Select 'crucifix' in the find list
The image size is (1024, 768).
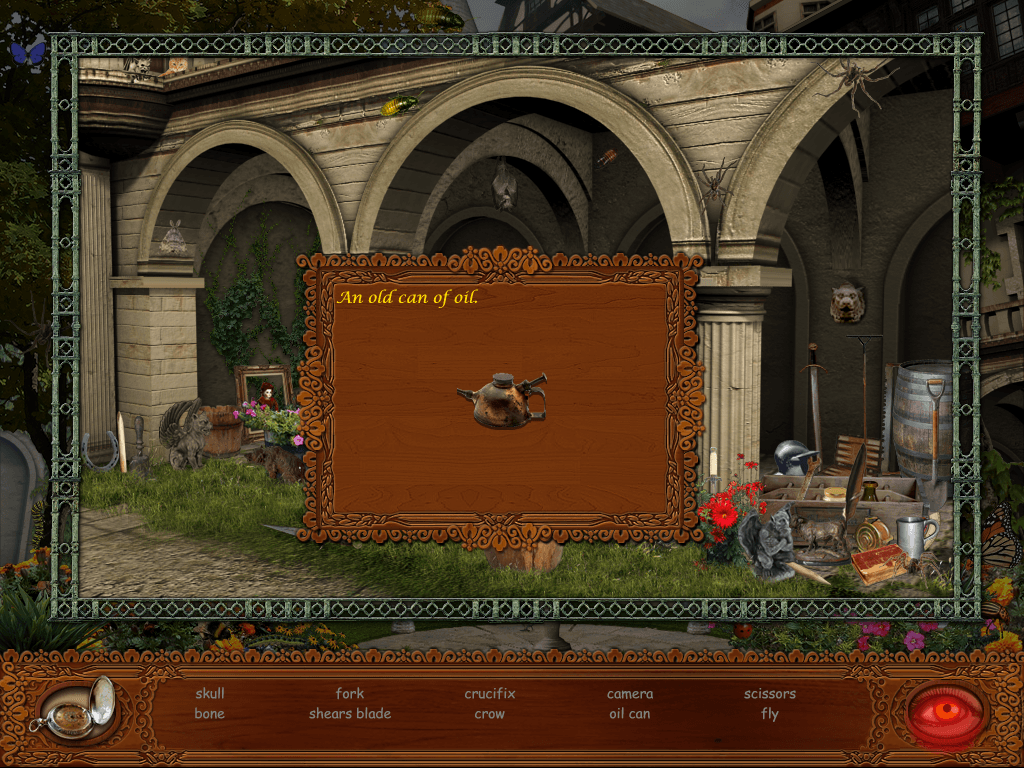pos(490,694)
